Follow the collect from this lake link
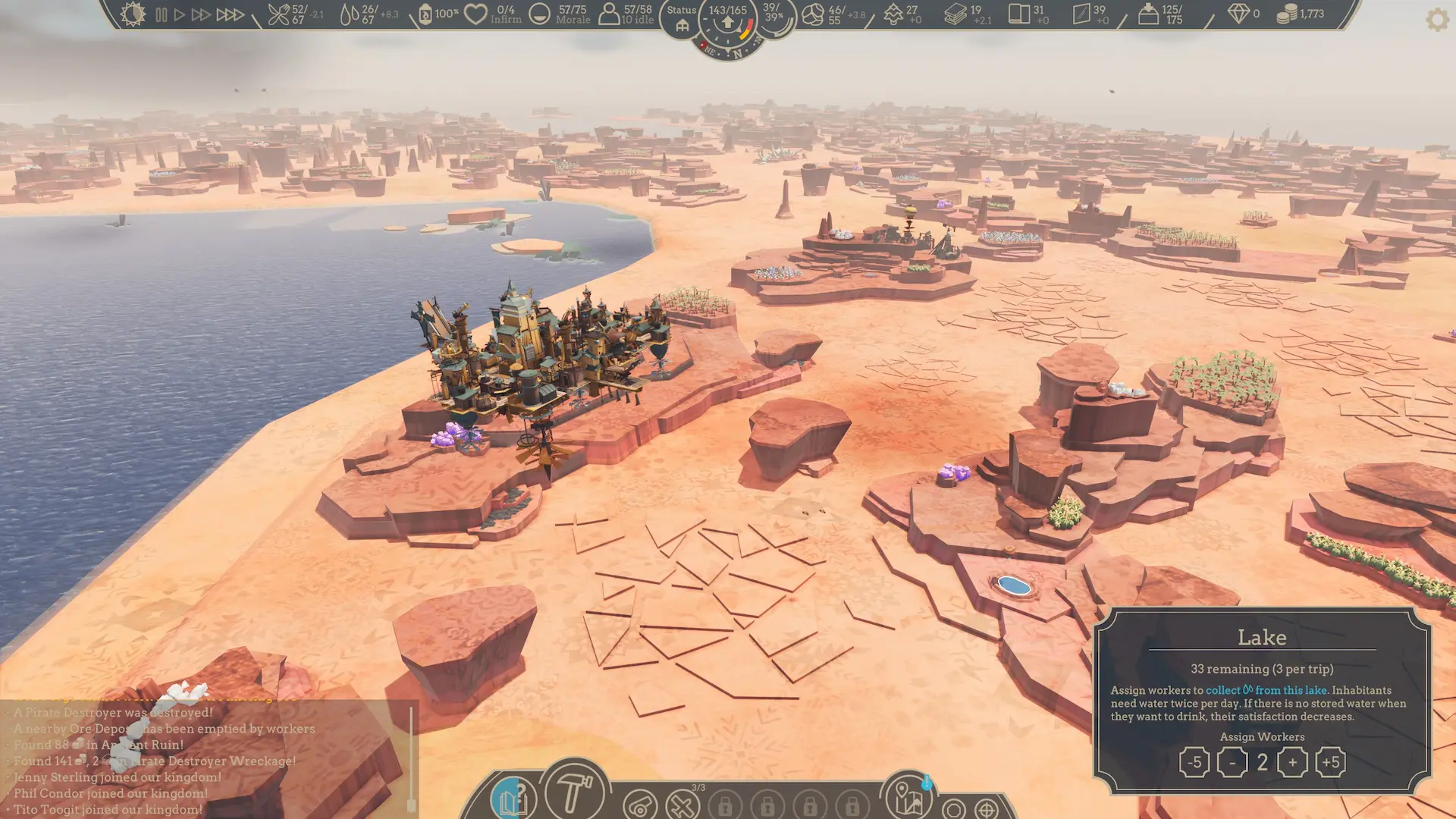This screenshot has width=1456, height=819. coord(1268,690)
